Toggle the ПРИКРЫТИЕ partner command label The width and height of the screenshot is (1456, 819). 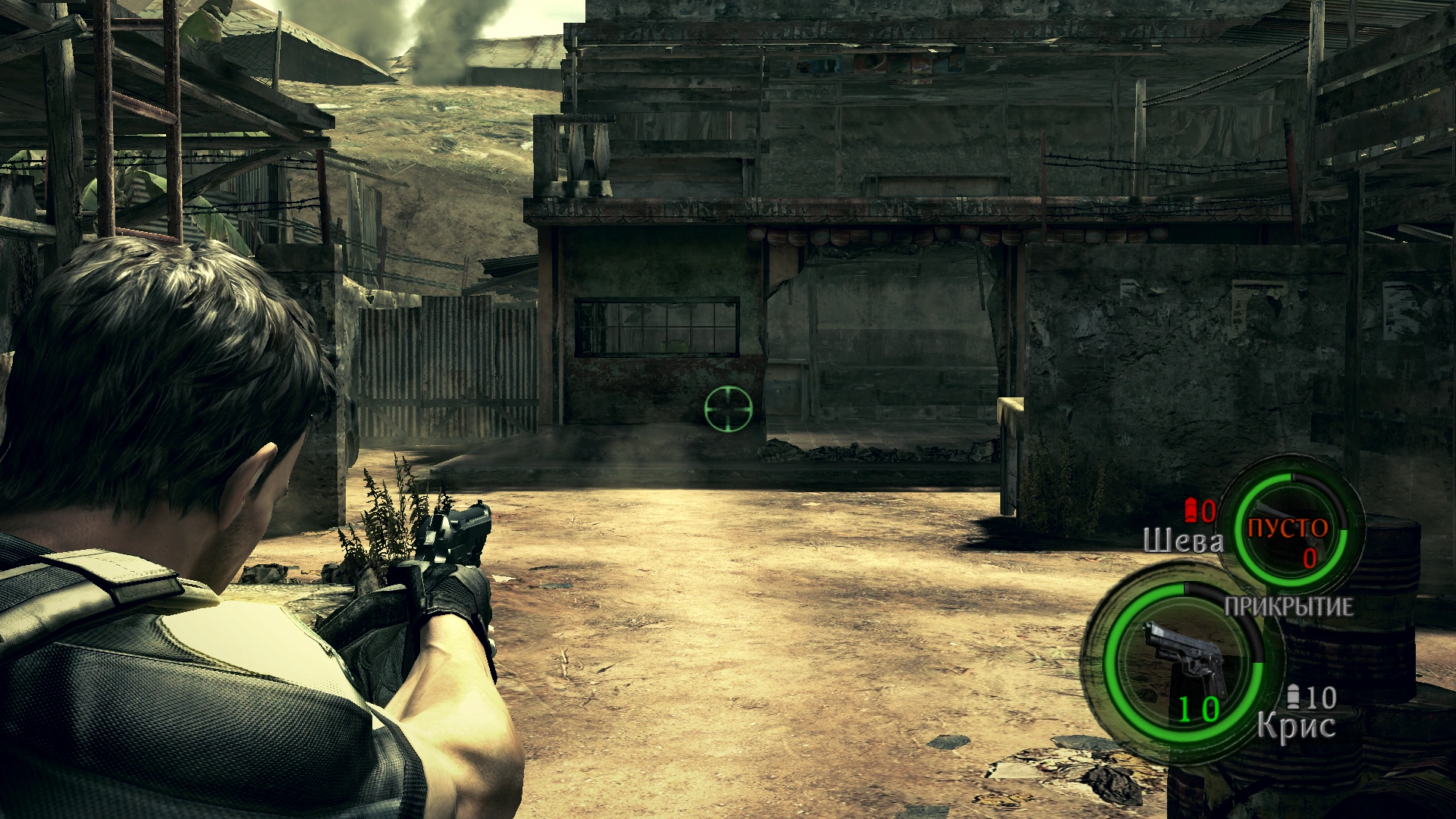[1288, 607]
